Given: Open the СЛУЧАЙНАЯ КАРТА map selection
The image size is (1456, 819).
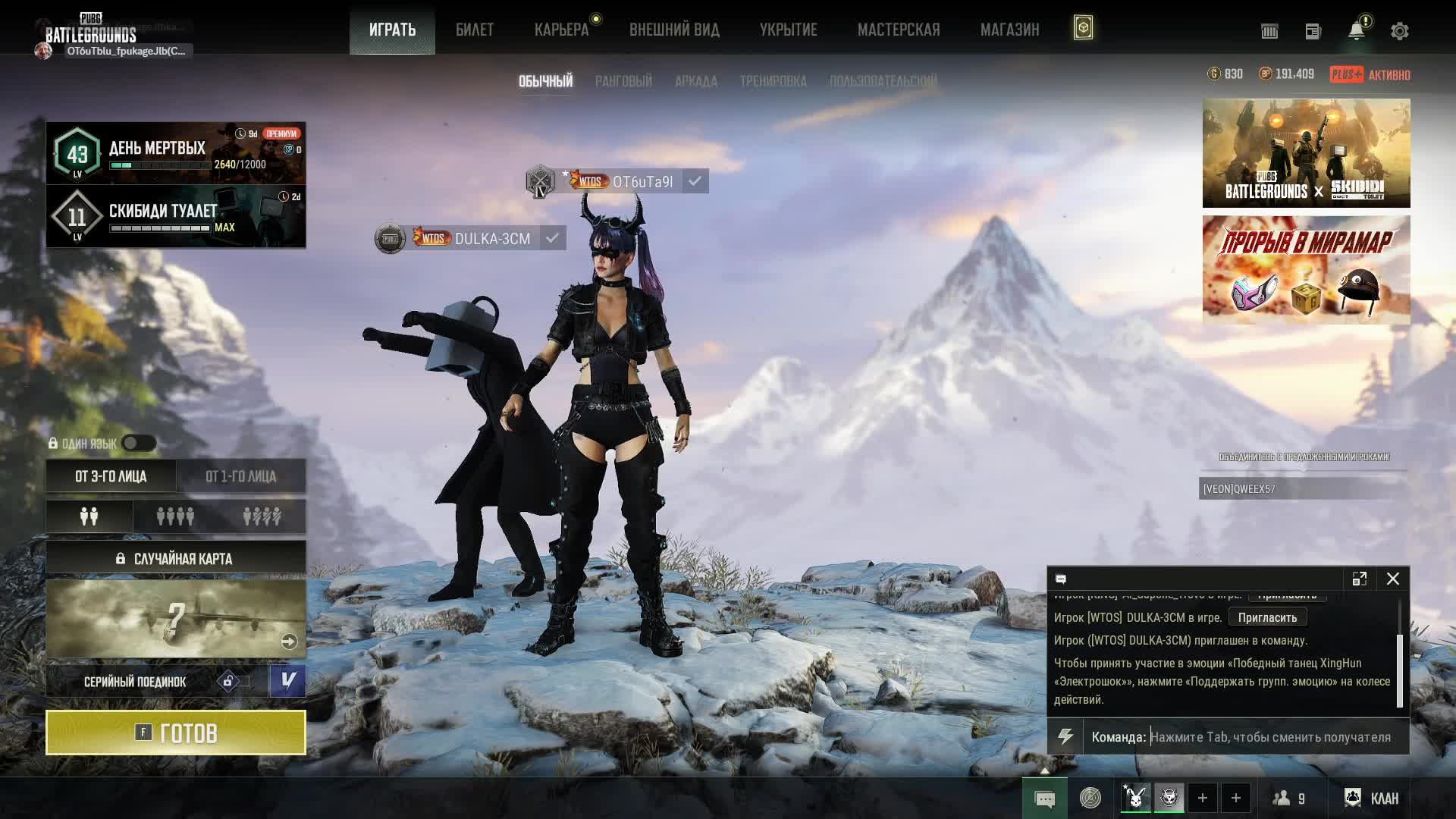Looking at the screenshot, I should (x=176, y=559).
